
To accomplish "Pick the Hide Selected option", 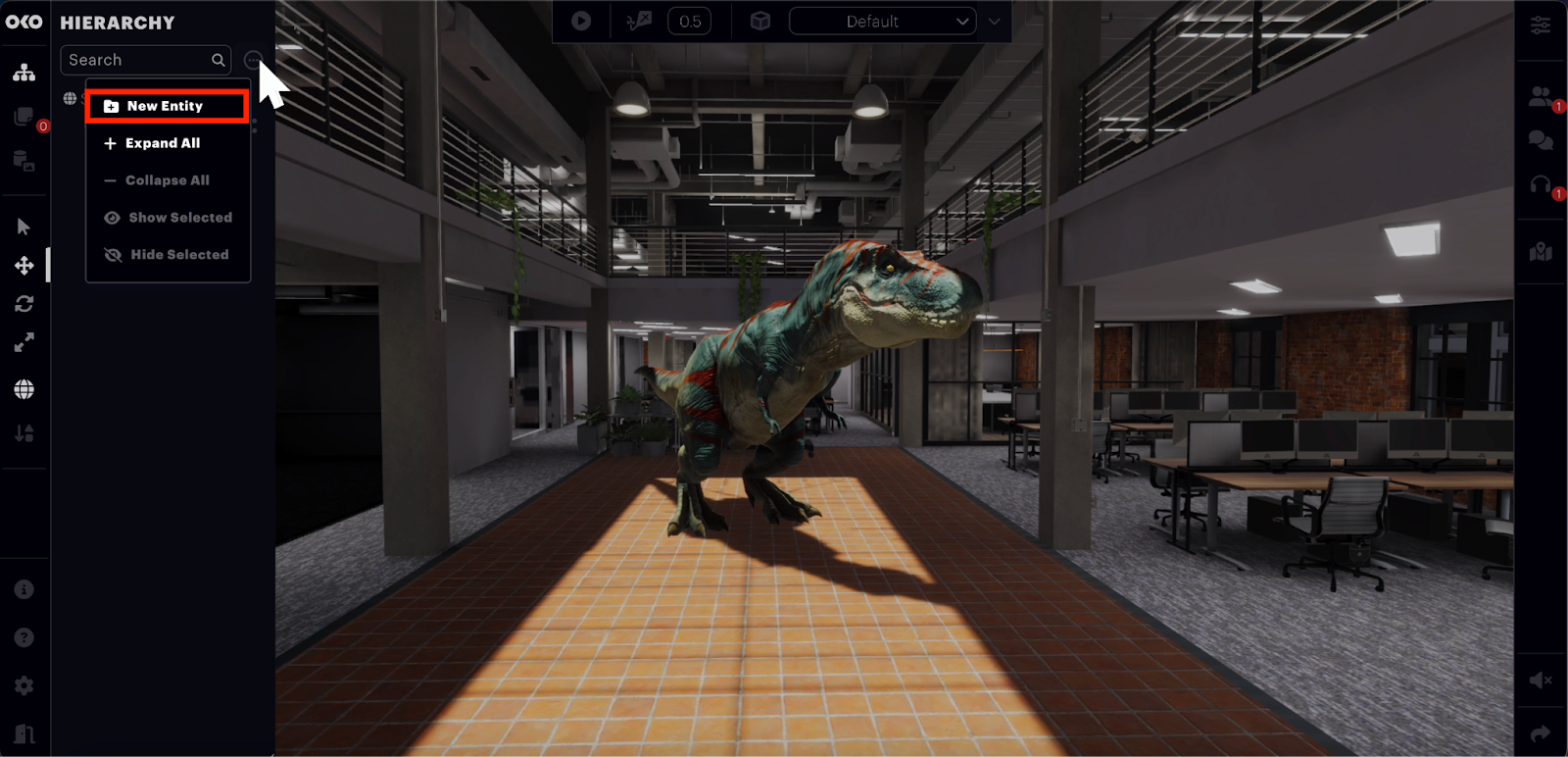I will 178,255.
